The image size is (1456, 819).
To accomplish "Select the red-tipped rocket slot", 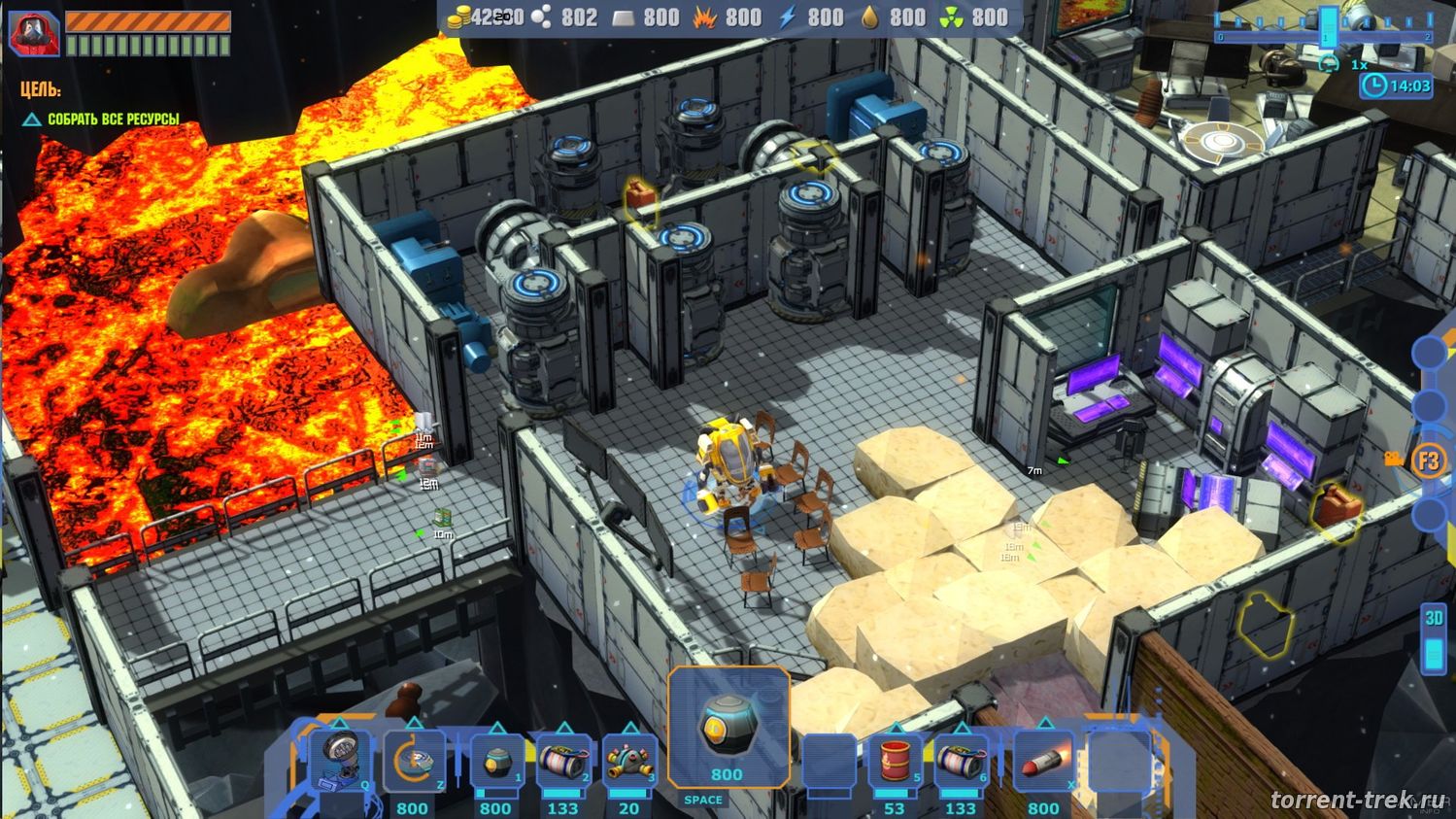I will click(x=1043, y=761).
